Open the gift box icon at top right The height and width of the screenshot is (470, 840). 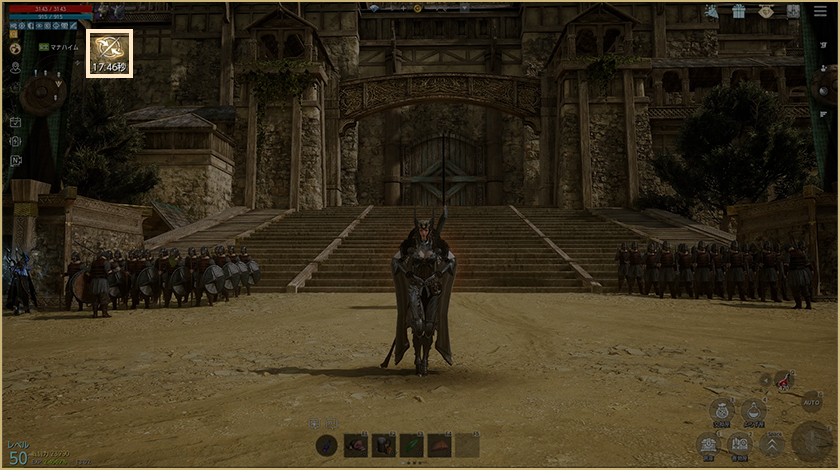738,11
